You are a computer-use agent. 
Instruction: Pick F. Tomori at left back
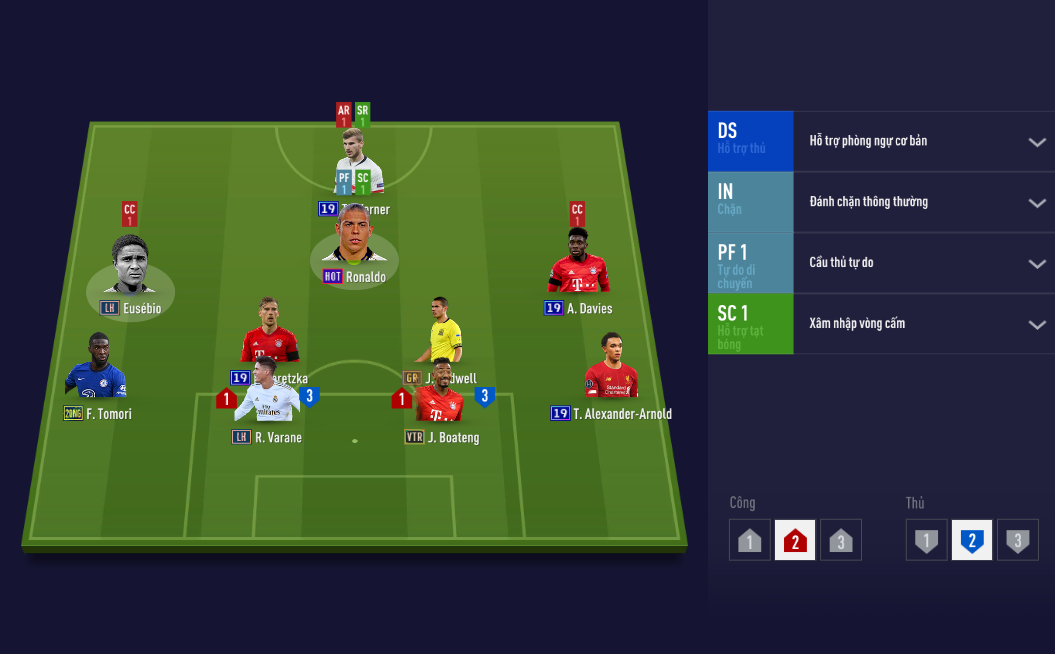coord(96,369)
